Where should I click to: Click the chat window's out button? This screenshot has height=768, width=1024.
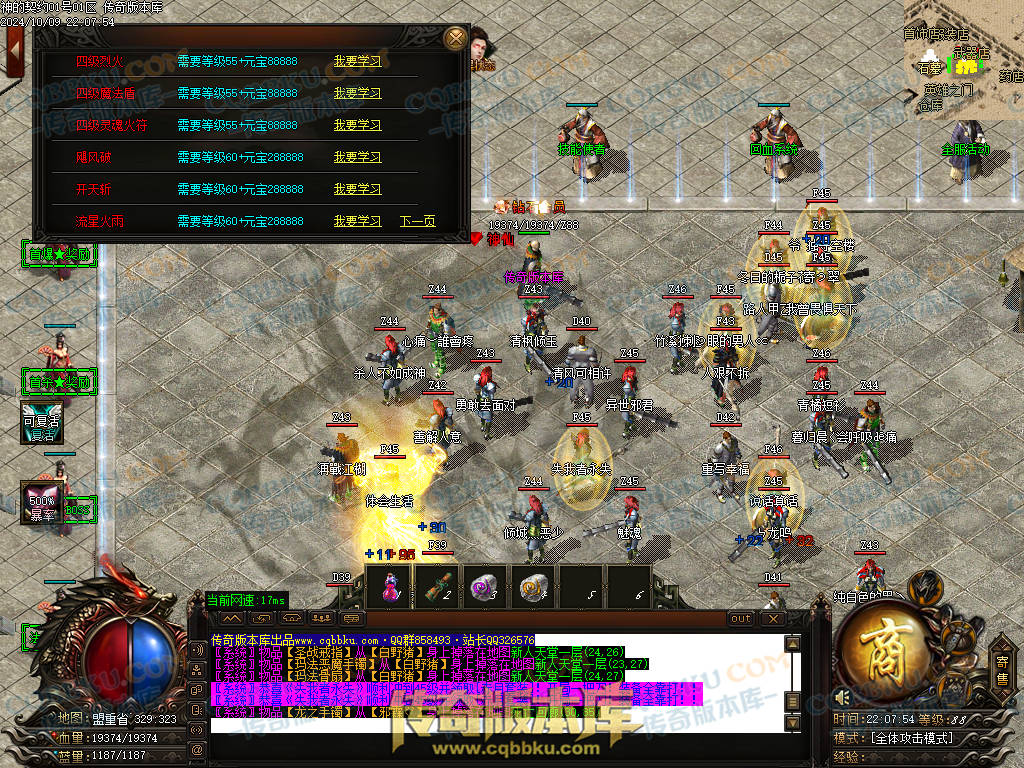click(x=740, y=619)
